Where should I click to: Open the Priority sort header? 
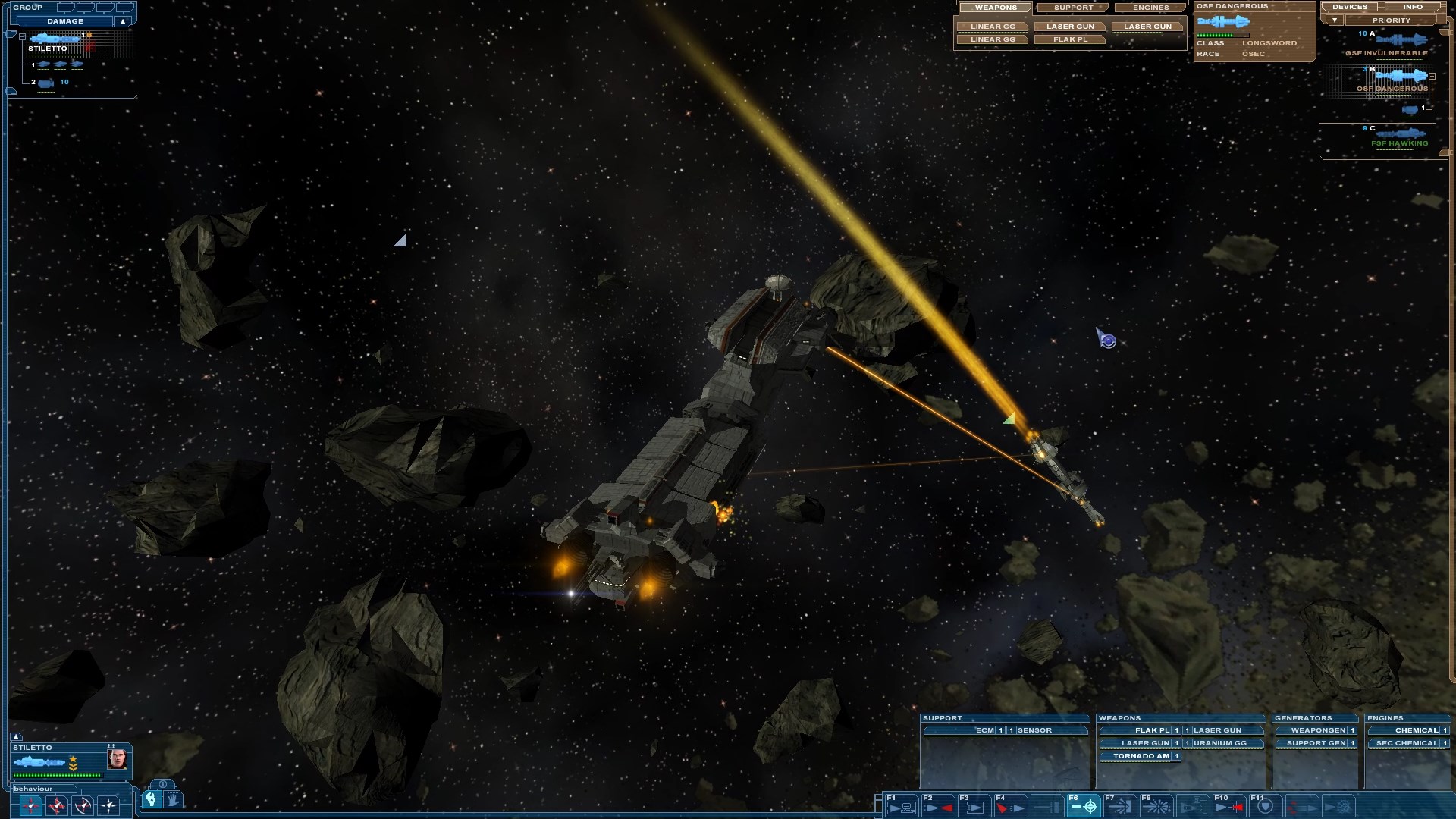coord(1391,20)
